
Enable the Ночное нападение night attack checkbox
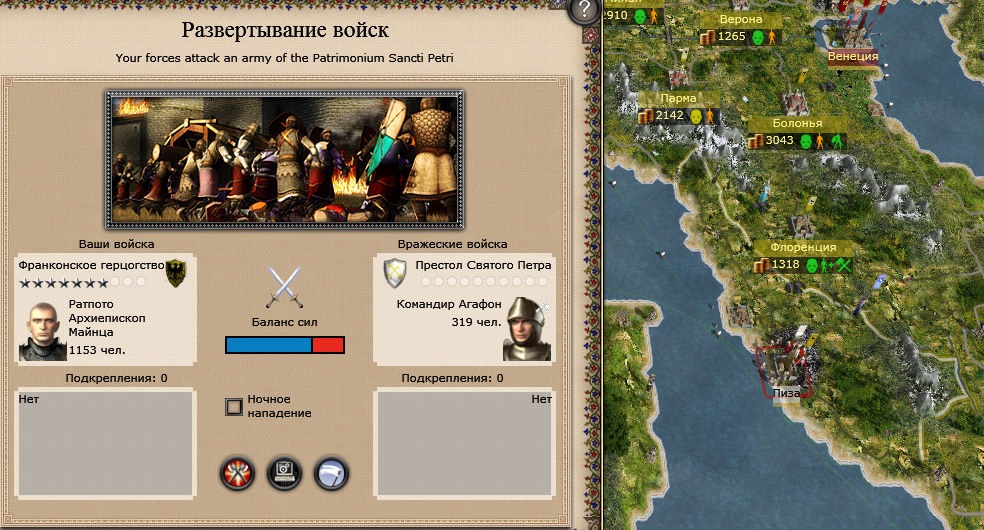click(234, 406)
